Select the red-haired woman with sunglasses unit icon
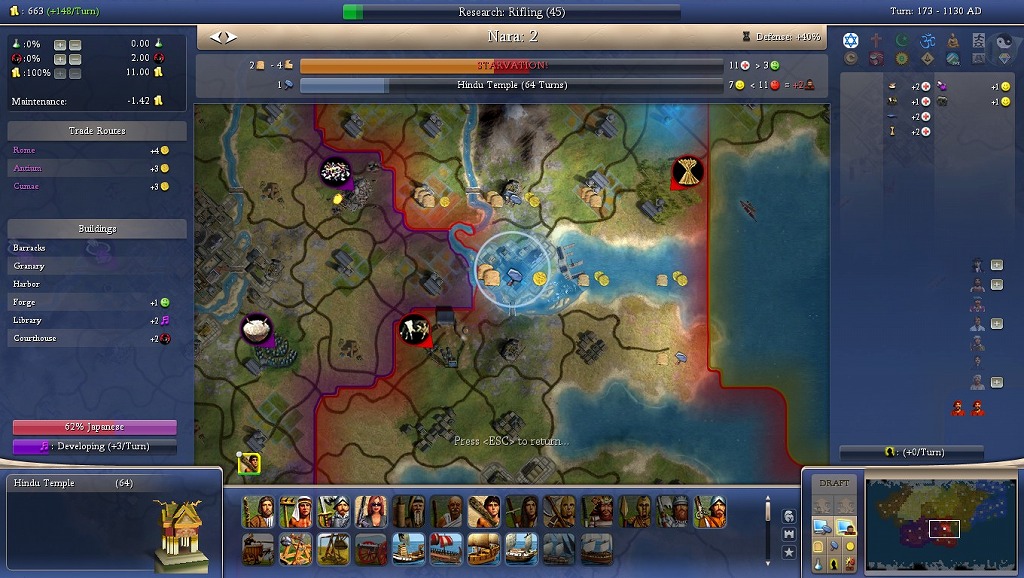This screenshot has width=1024, height=578. coord(371,511)
